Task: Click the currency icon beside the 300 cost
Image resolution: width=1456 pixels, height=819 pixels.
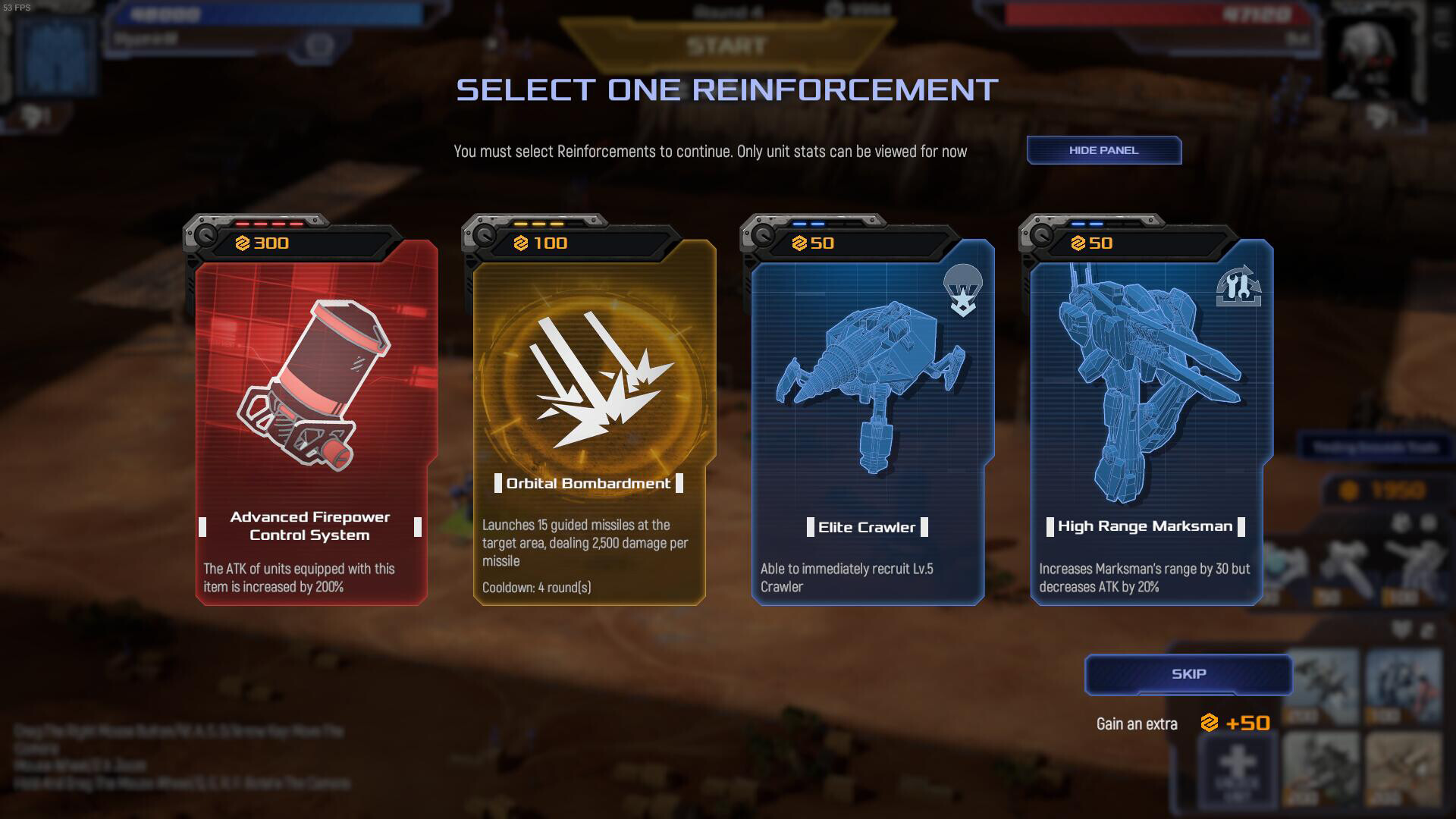Action: [x=243, y=243]
